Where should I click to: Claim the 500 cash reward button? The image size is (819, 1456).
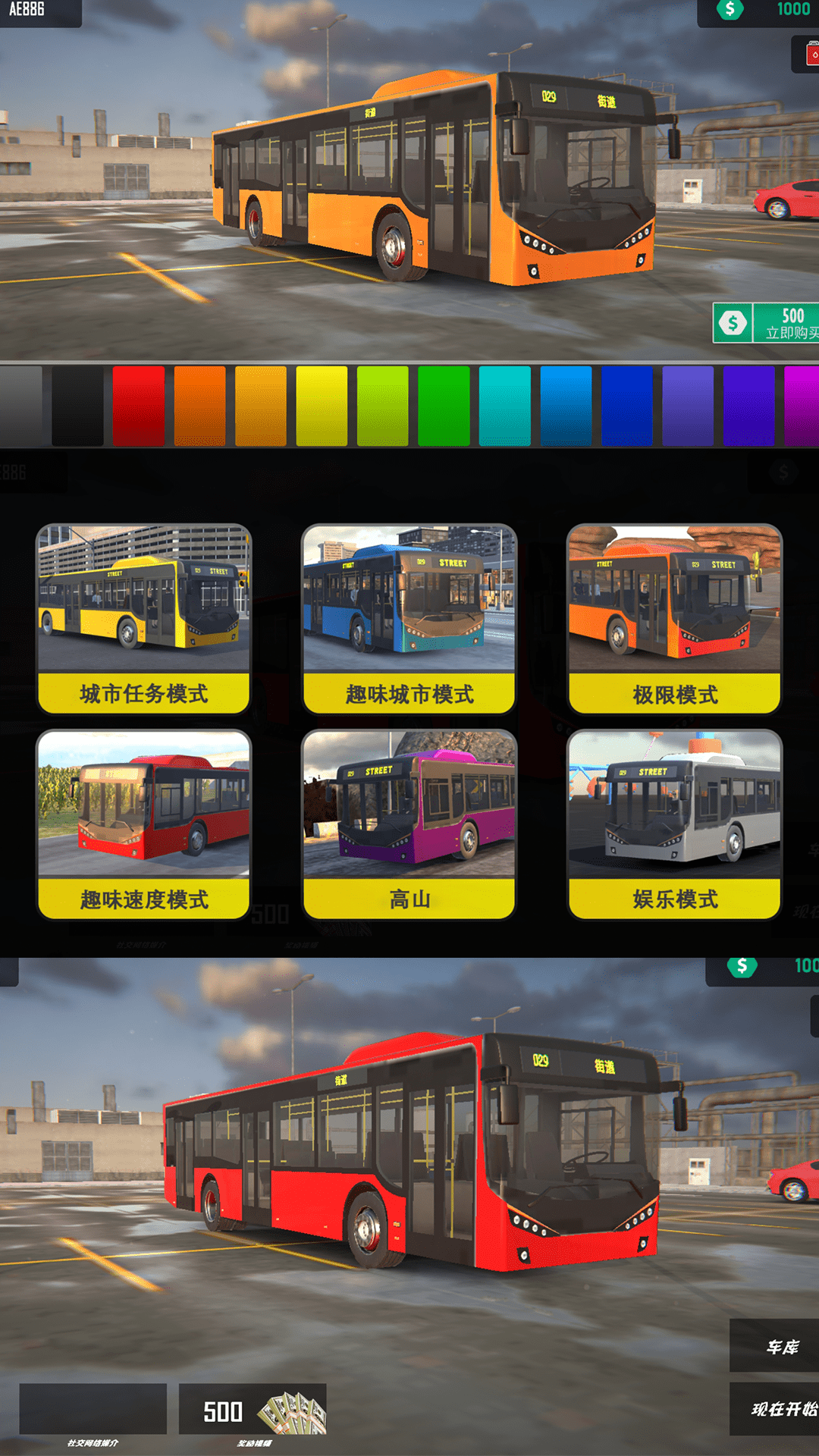click(253, 1409)
